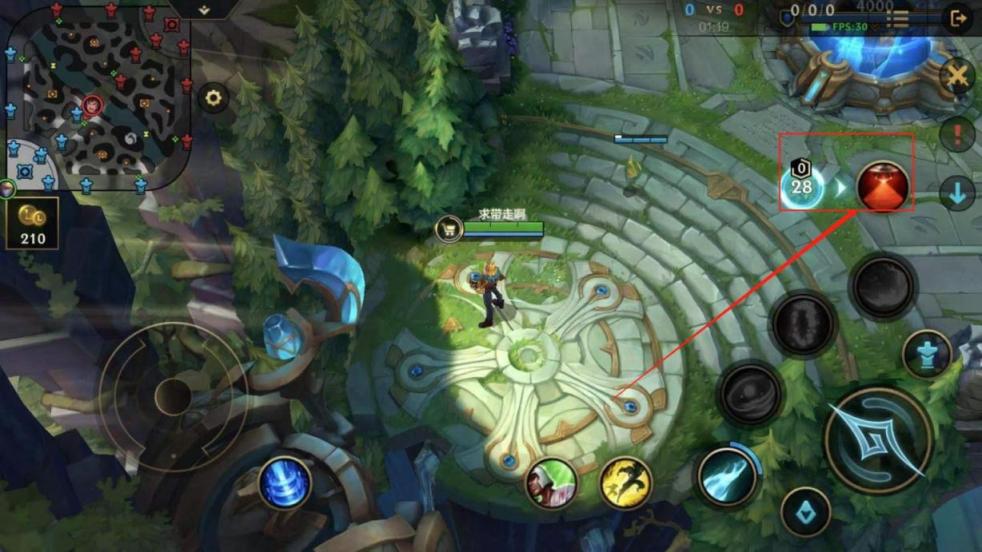Image resolution: width=982 pixels, height=552 pixels.
Task: Open the shop via the gold coins button
Action: 32,223
